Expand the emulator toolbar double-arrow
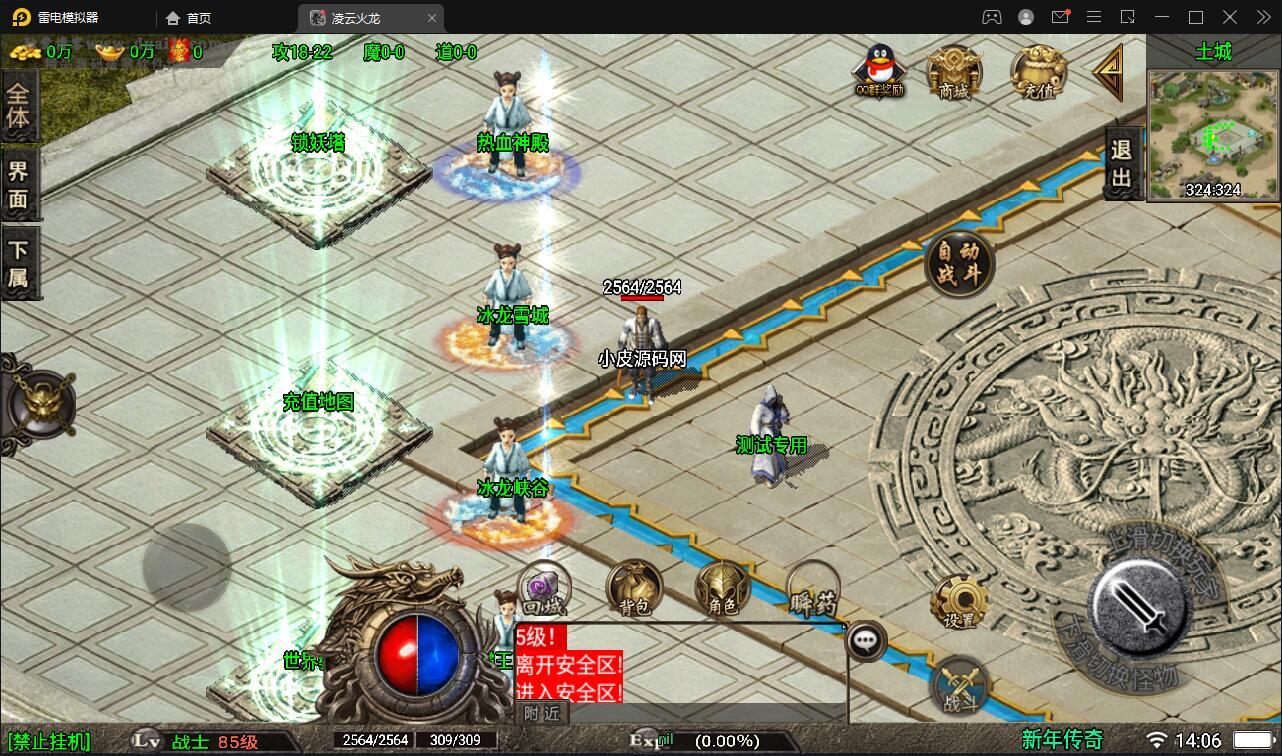 (x=1262, y=17)
